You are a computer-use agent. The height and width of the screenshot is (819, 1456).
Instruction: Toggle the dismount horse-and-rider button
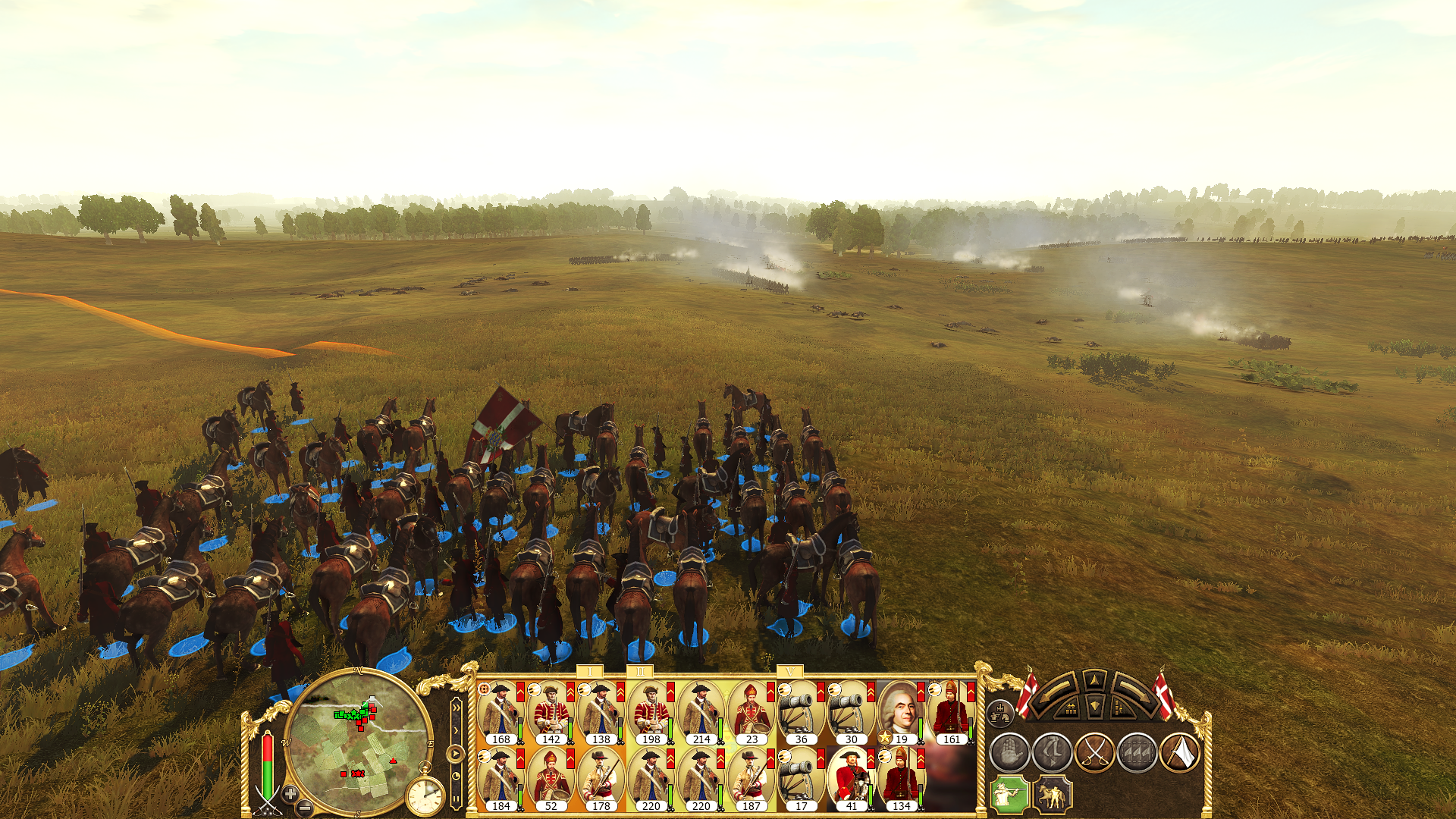coord(1053,795)
